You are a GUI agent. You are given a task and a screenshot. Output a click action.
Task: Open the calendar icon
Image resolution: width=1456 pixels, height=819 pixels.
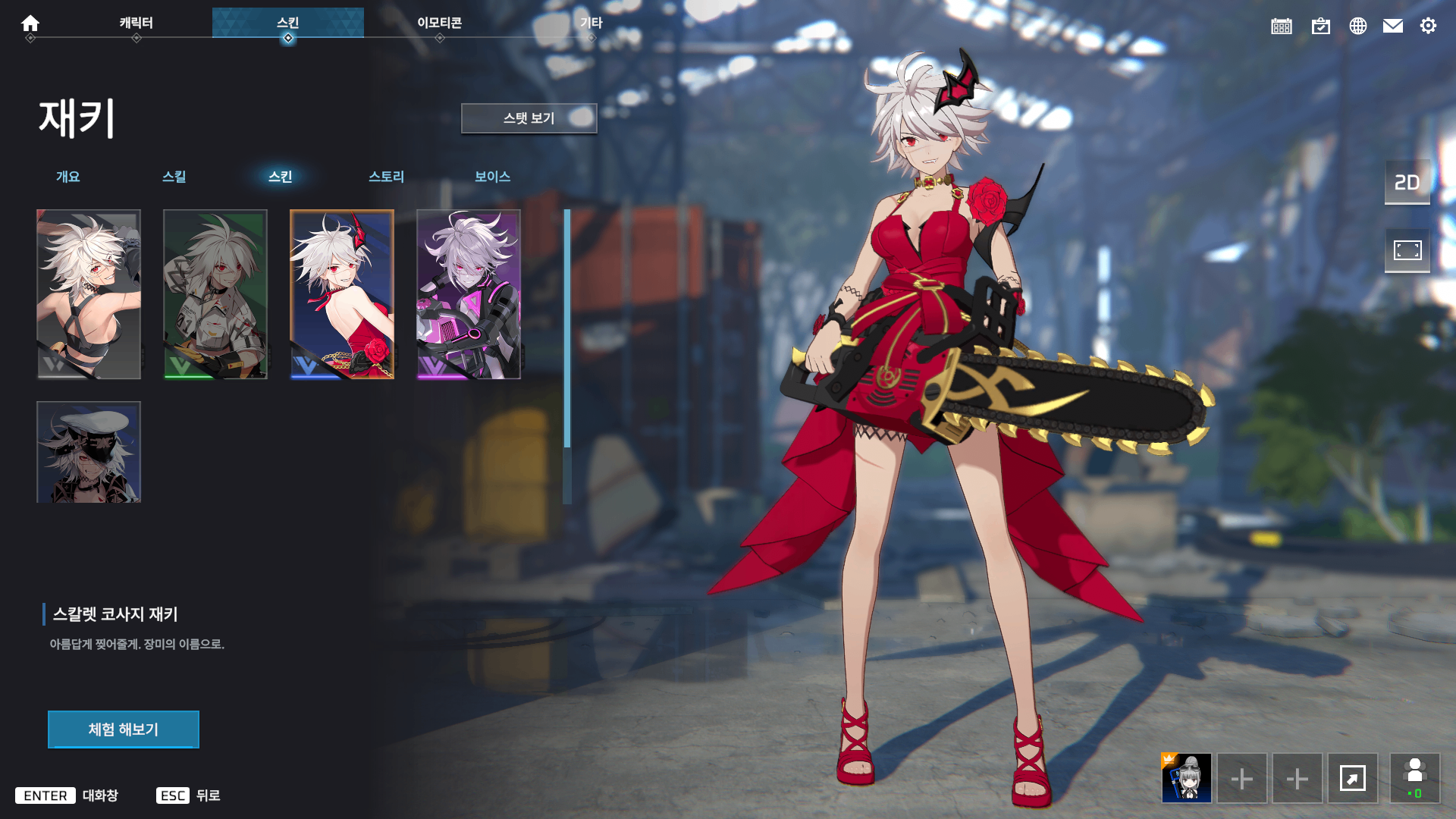(x=1282, y=26)
